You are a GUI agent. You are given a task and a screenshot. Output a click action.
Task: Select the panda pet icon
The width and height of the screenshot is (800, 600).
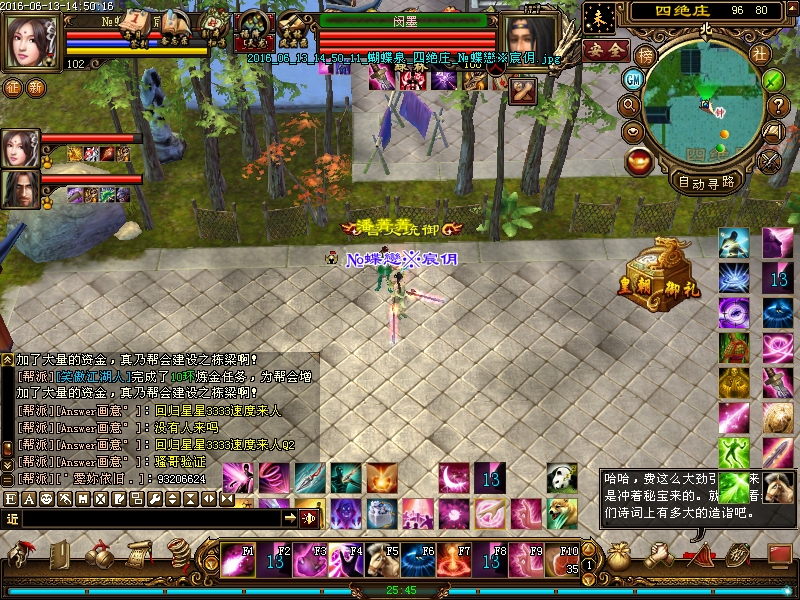click(x=562, y=478)
